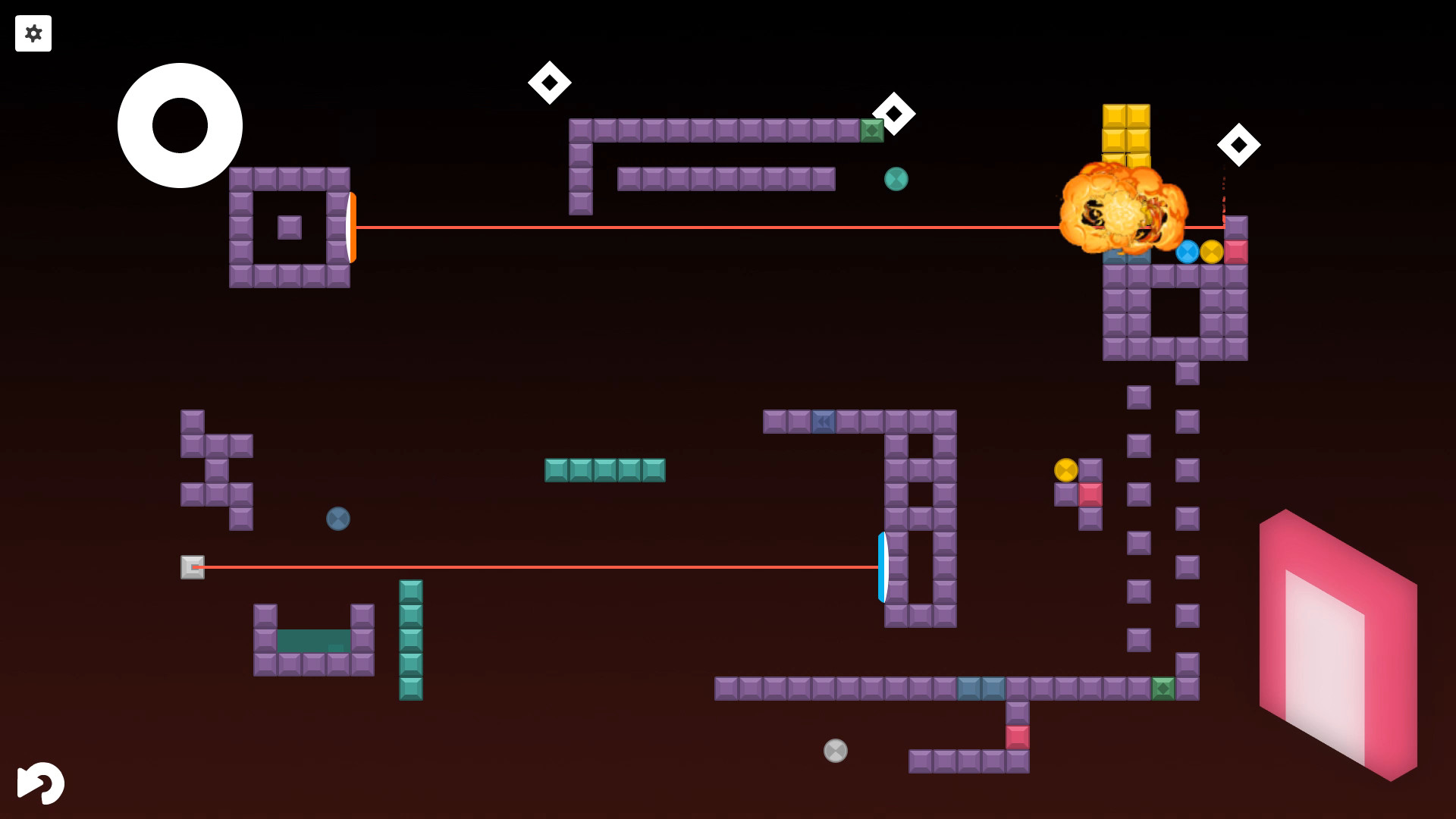Click the undo arrow to restart level
1456x819 pixels.
pos(40,783)
